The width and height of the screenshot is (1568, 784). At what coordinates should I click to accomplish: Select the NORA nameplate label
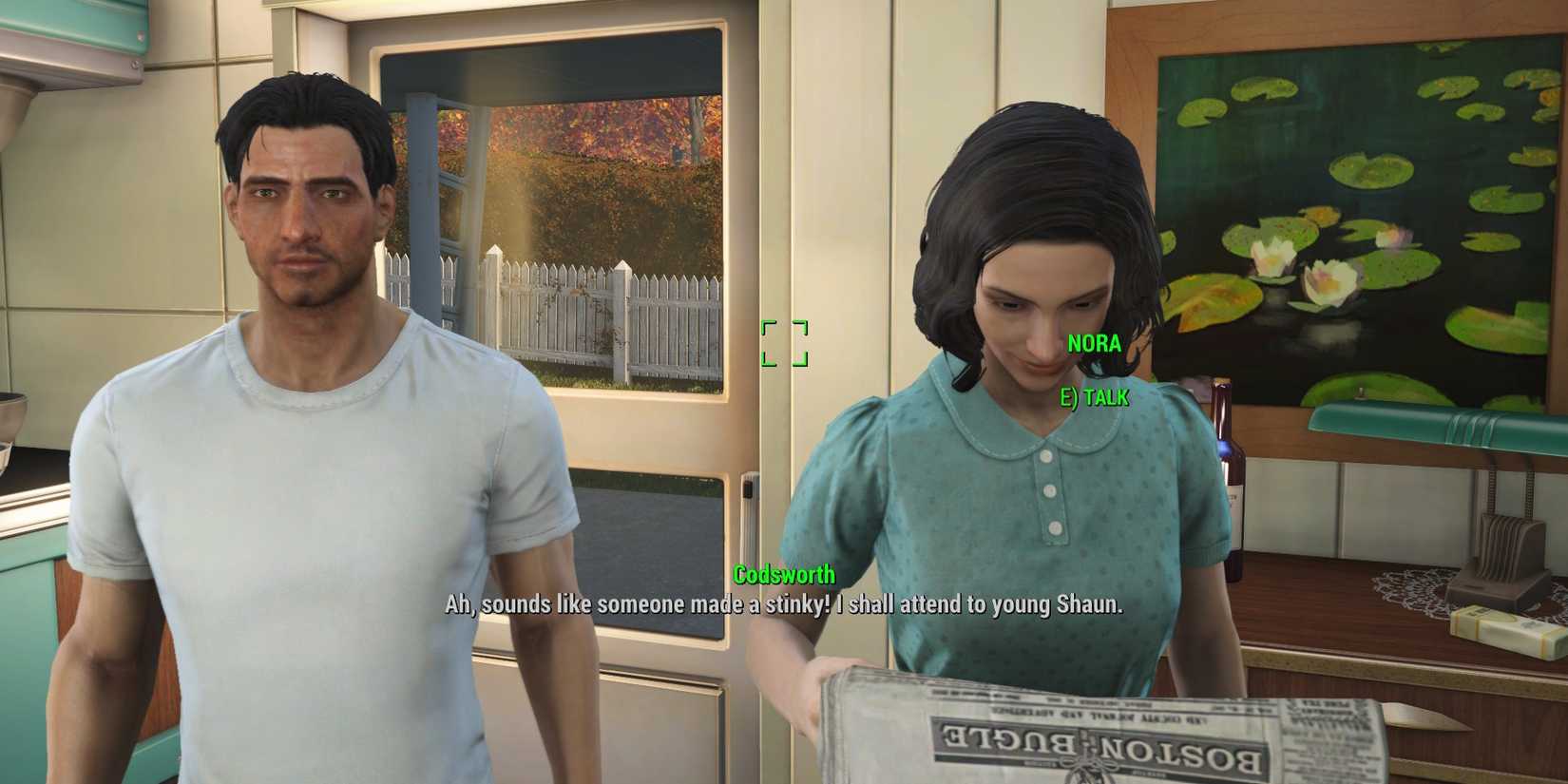tap(1094, 344)
